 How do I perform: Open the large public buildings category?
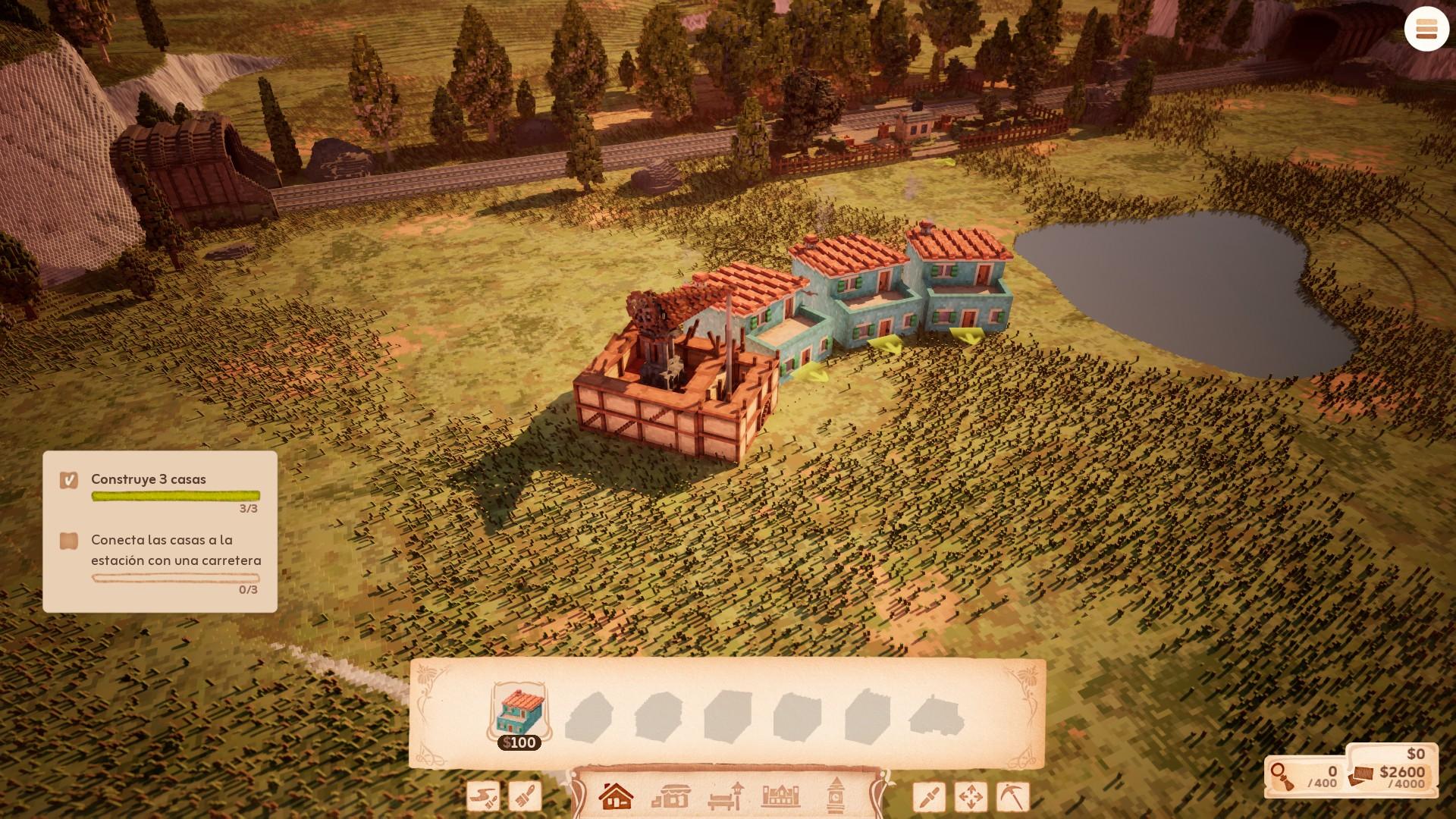click(x=780, y=797)
